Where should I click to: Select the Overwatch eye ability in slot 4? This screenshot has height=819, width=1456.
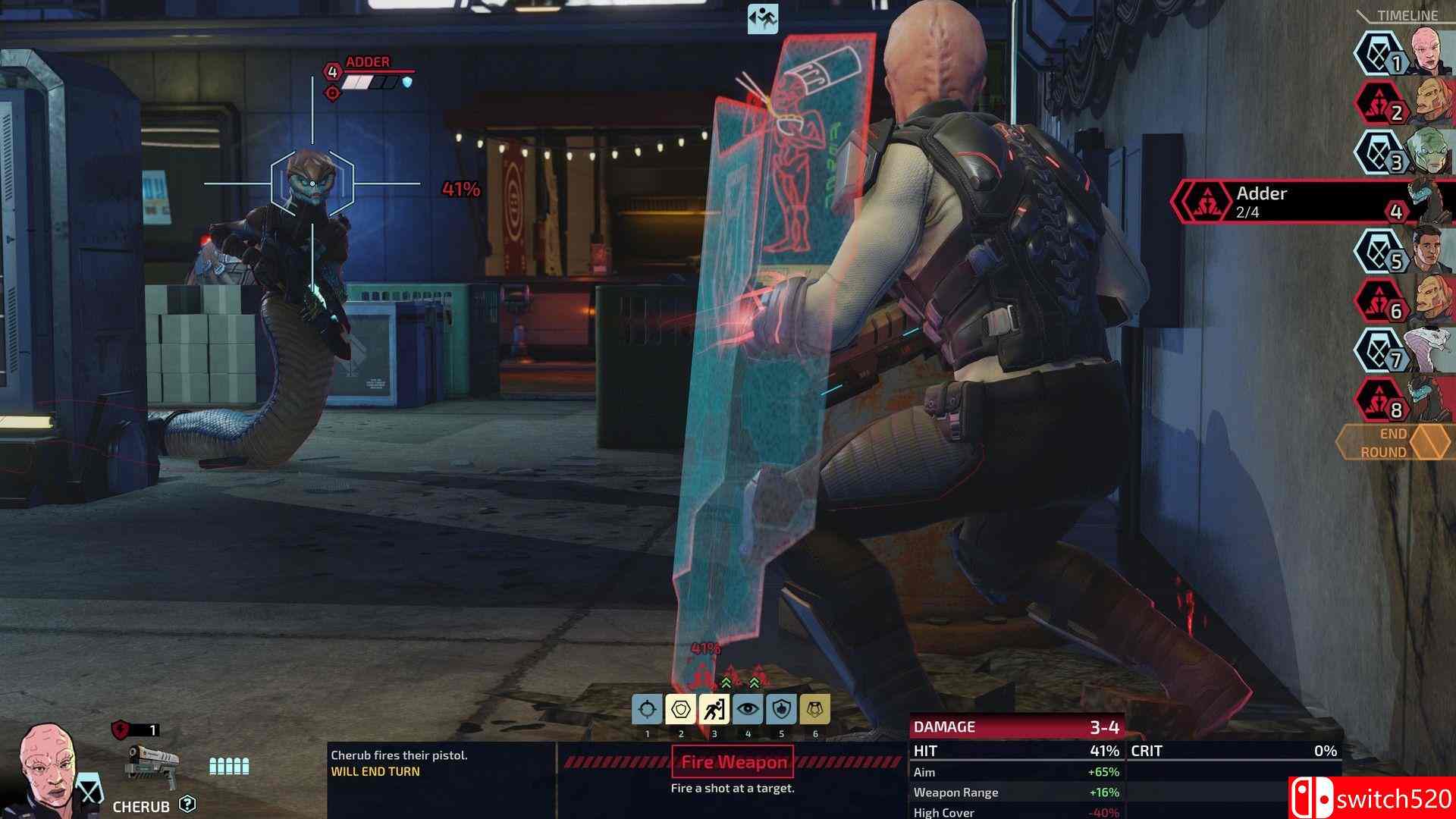click(747, 709)
